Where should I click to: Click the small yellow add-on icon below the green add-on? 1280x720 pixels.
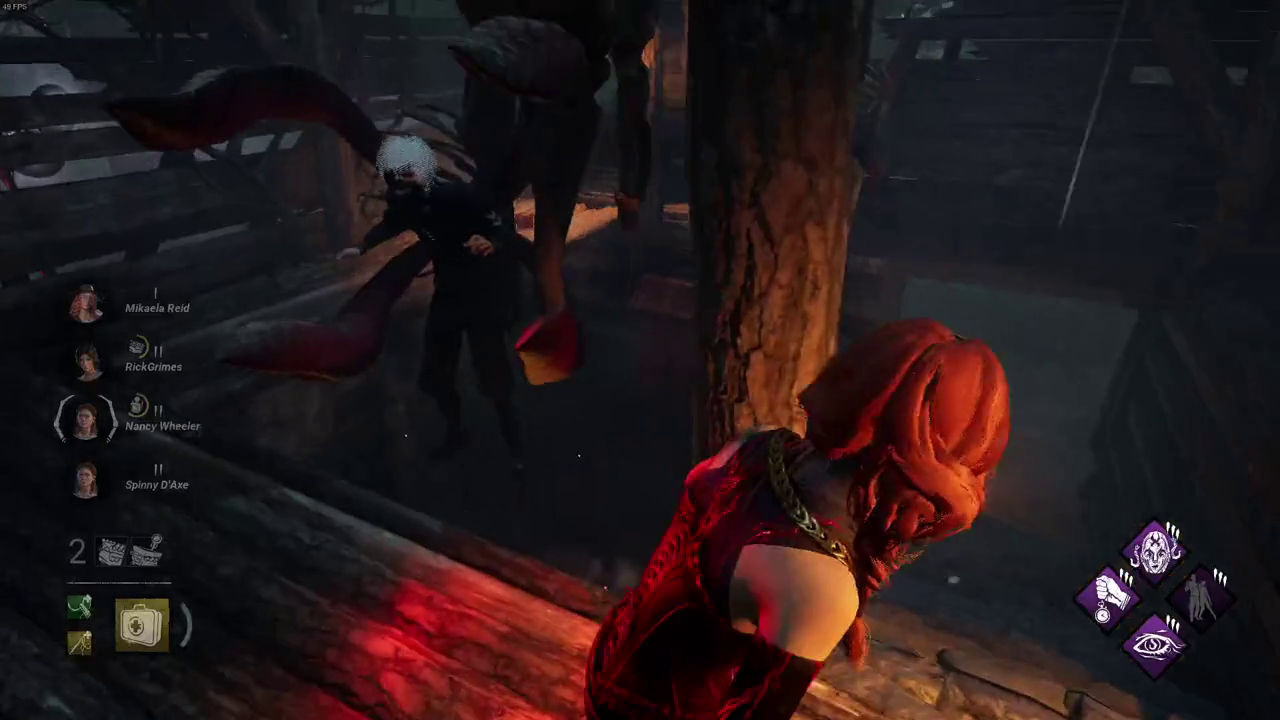78,644
